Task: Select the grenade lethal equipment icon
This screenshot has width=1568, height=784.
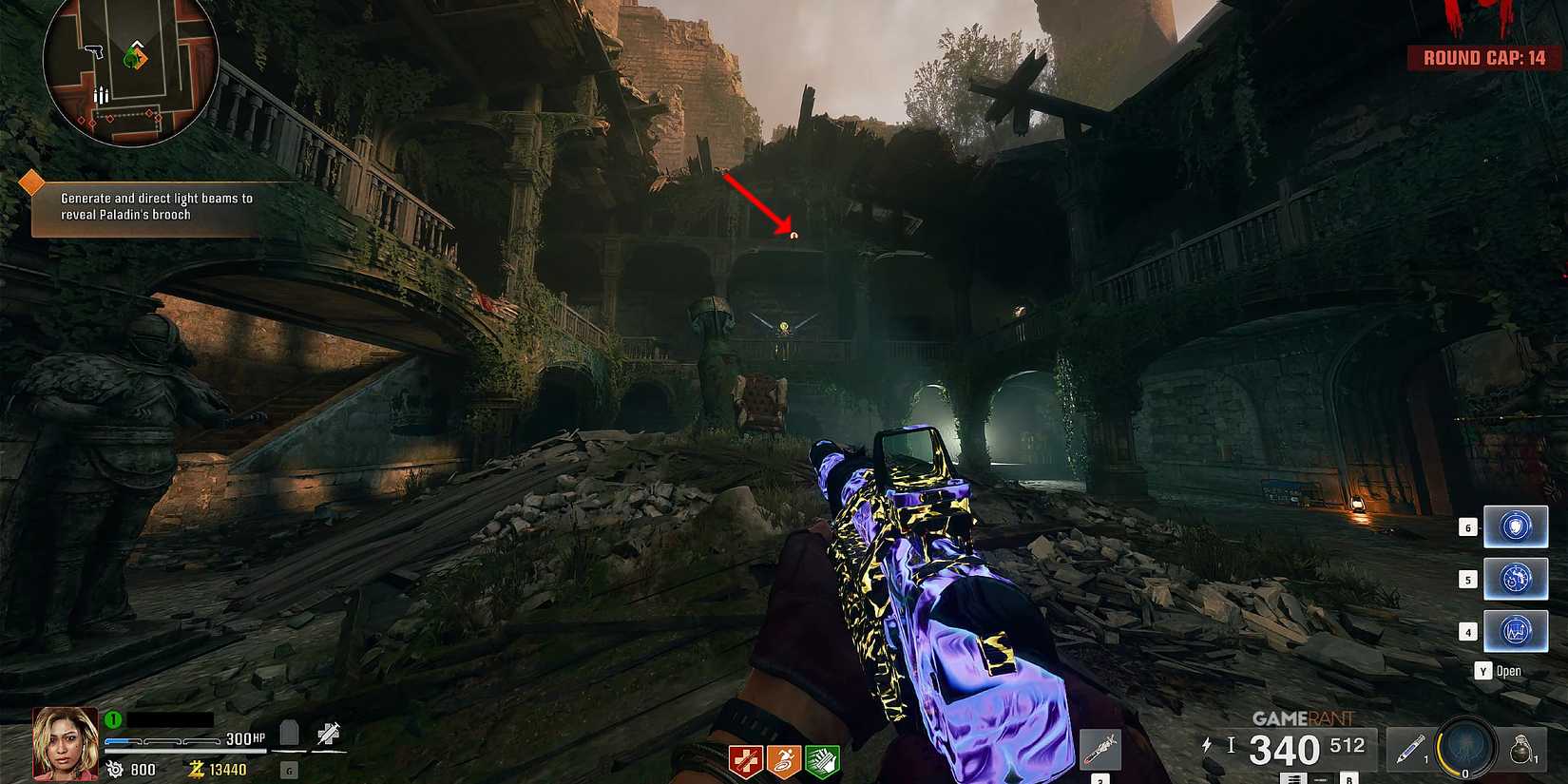Action: (x=1523, y=751)
